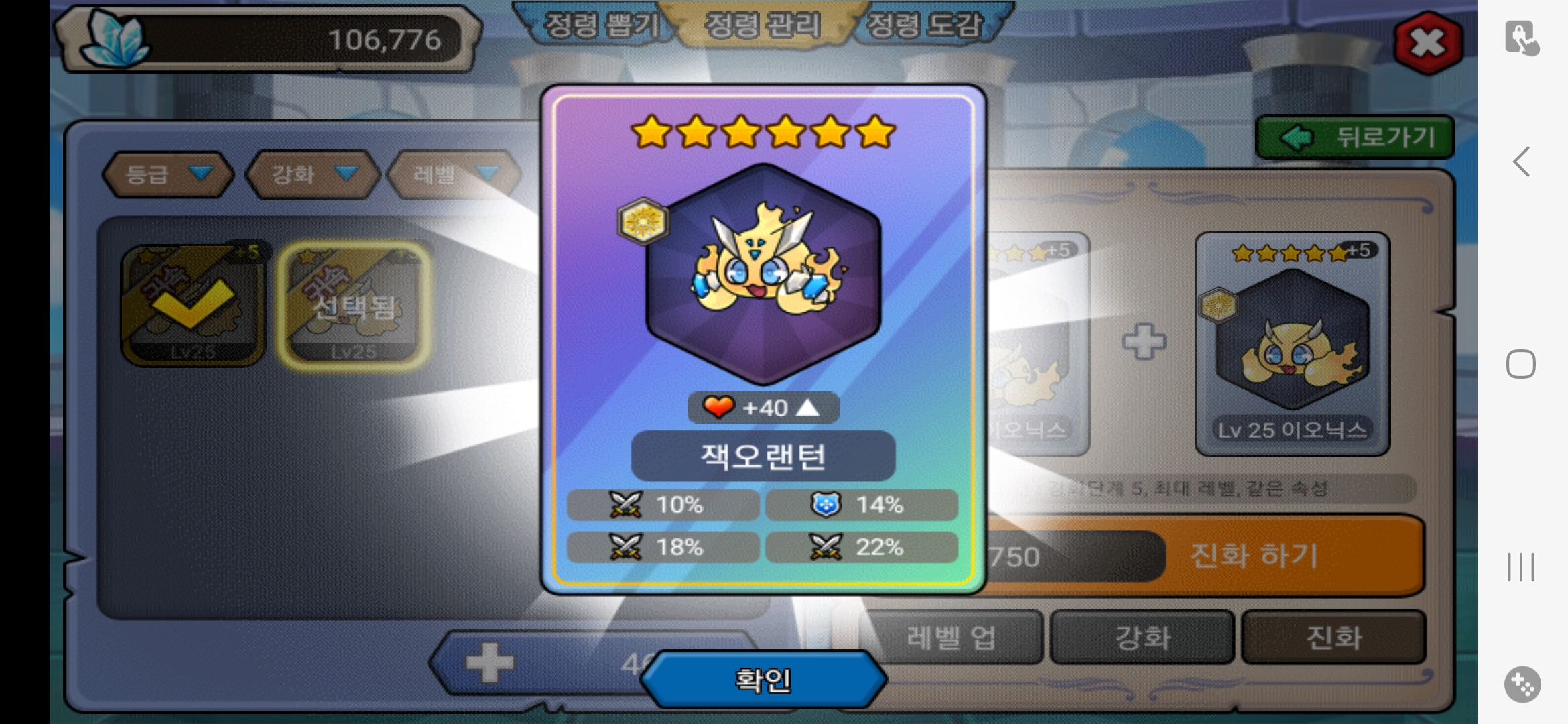Tap the Android back navigation arrow
The width and height of the screenshot is (1568, 724).
tap(1521, 162)
